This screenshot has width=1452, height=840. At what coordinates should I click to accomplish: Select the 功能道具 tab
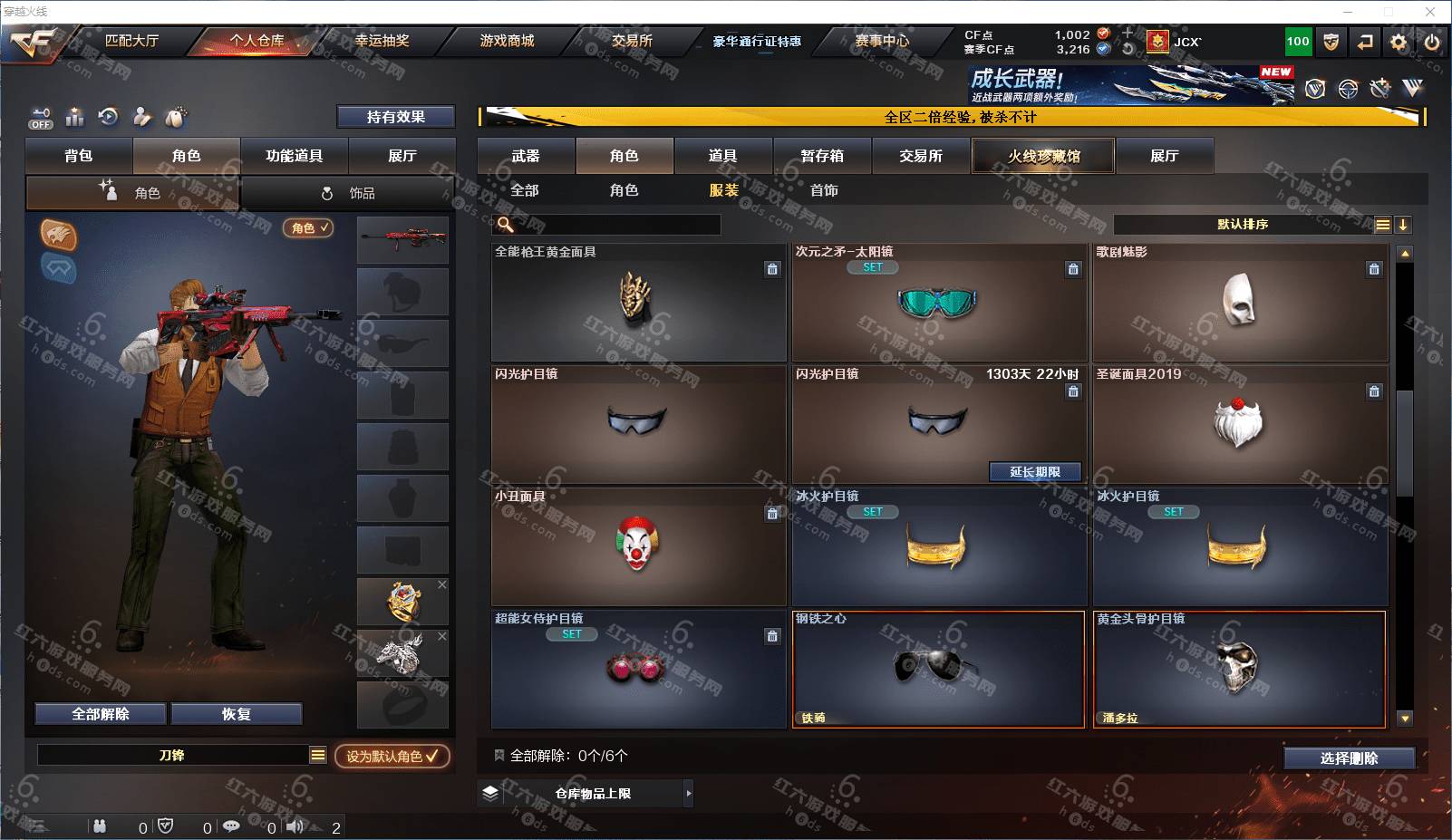coord(294,156)
